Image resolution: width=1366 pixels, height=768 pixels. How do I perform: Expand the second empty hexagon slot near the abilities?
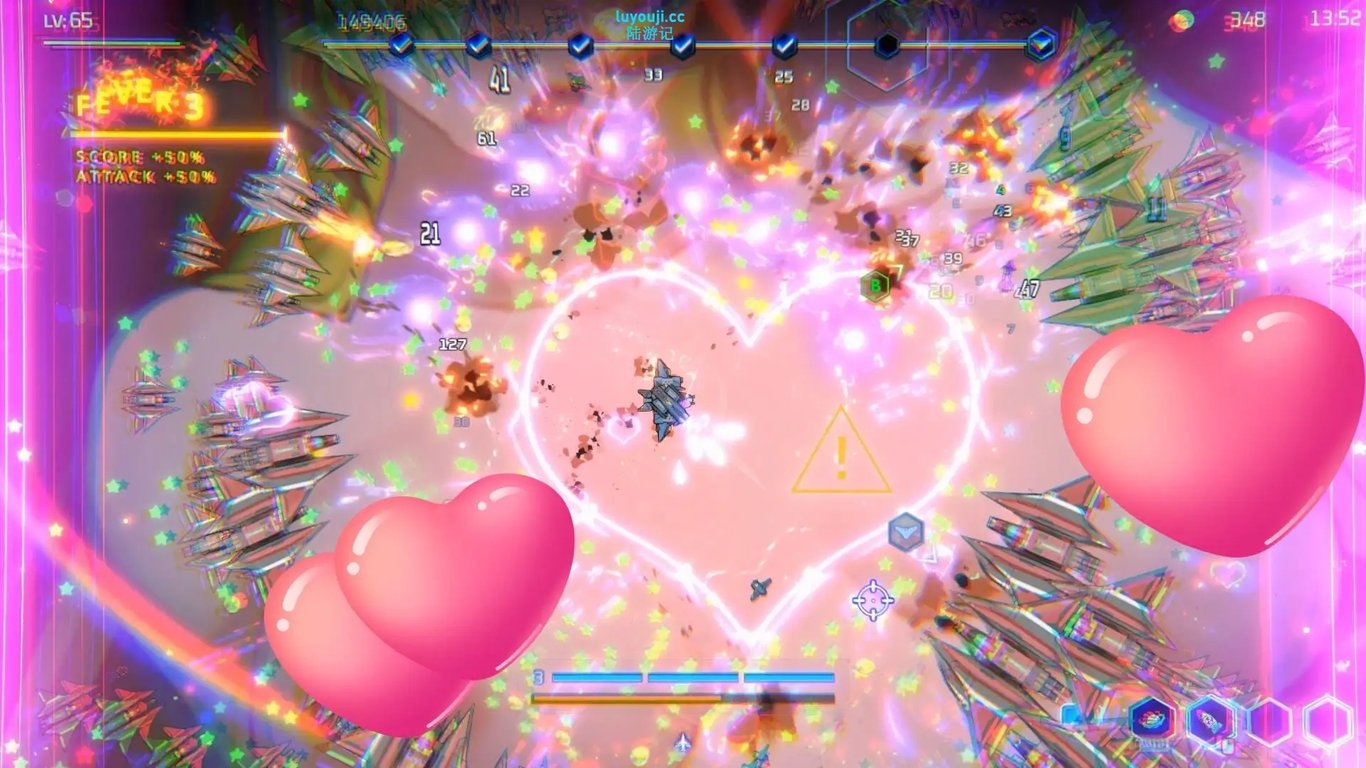(x=1270, y=722)
